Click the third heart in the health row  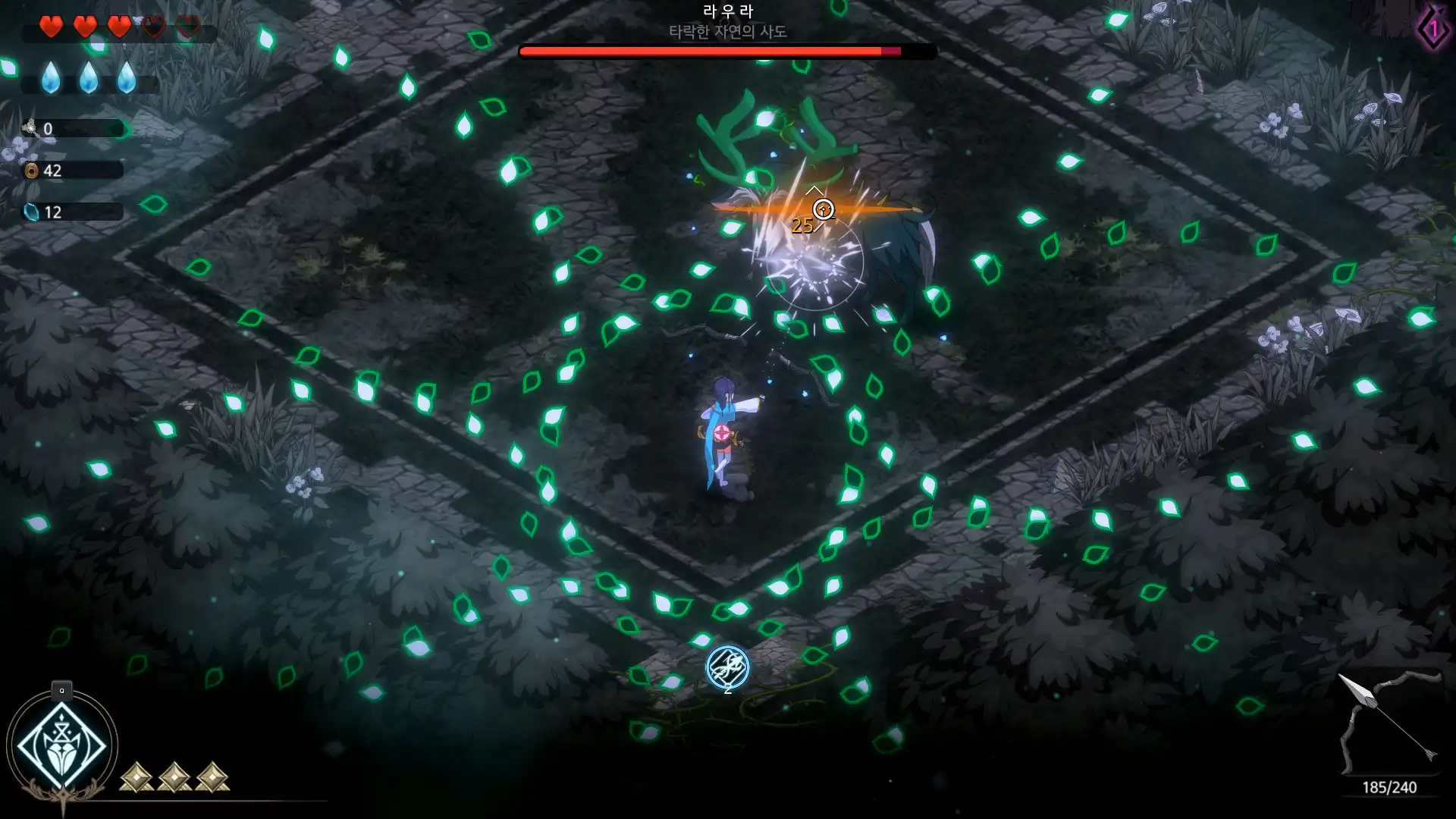(x=118, y=26)
